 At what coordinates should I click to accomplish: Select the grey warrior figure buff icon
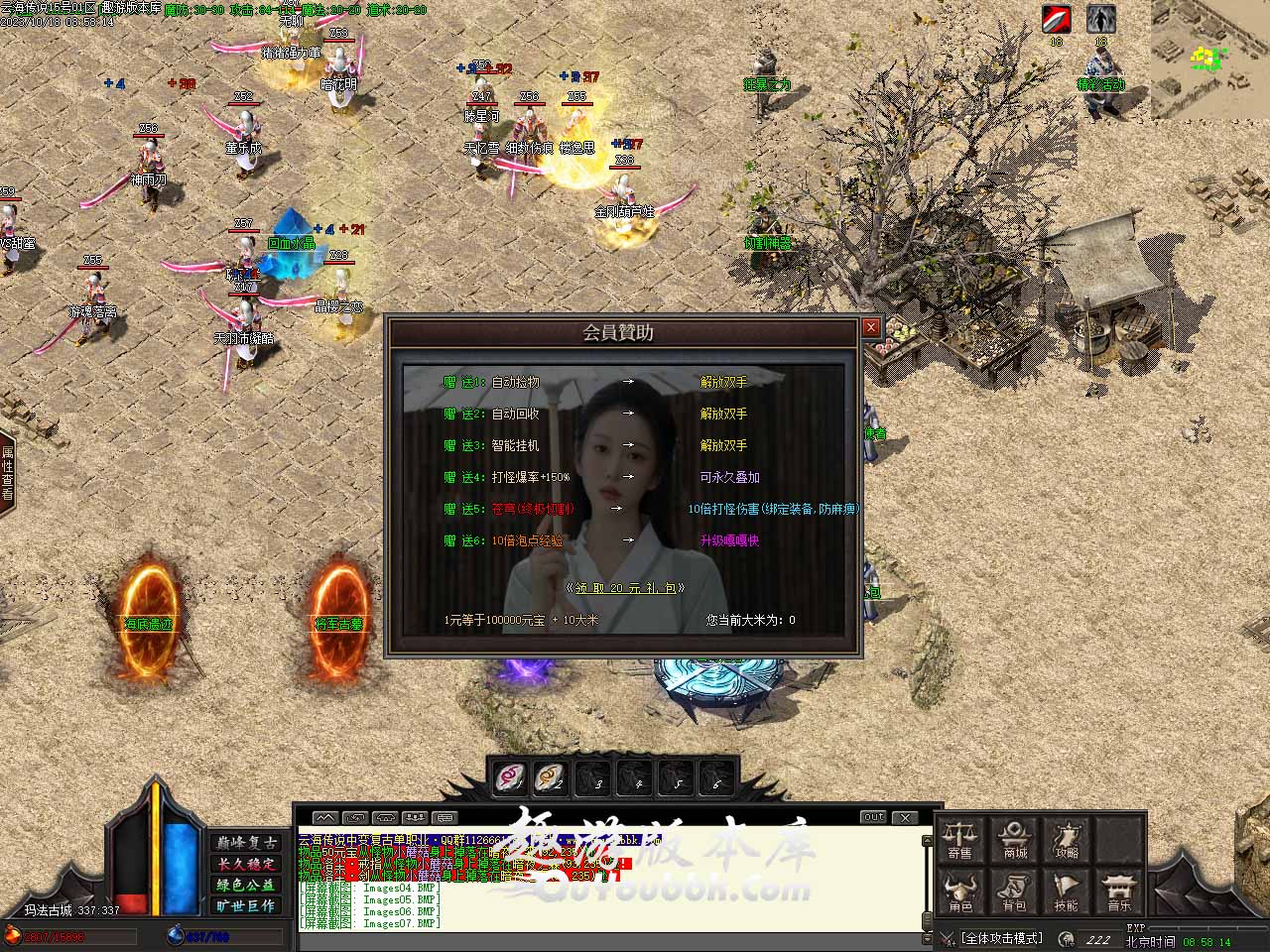(x=1100, y=19)
